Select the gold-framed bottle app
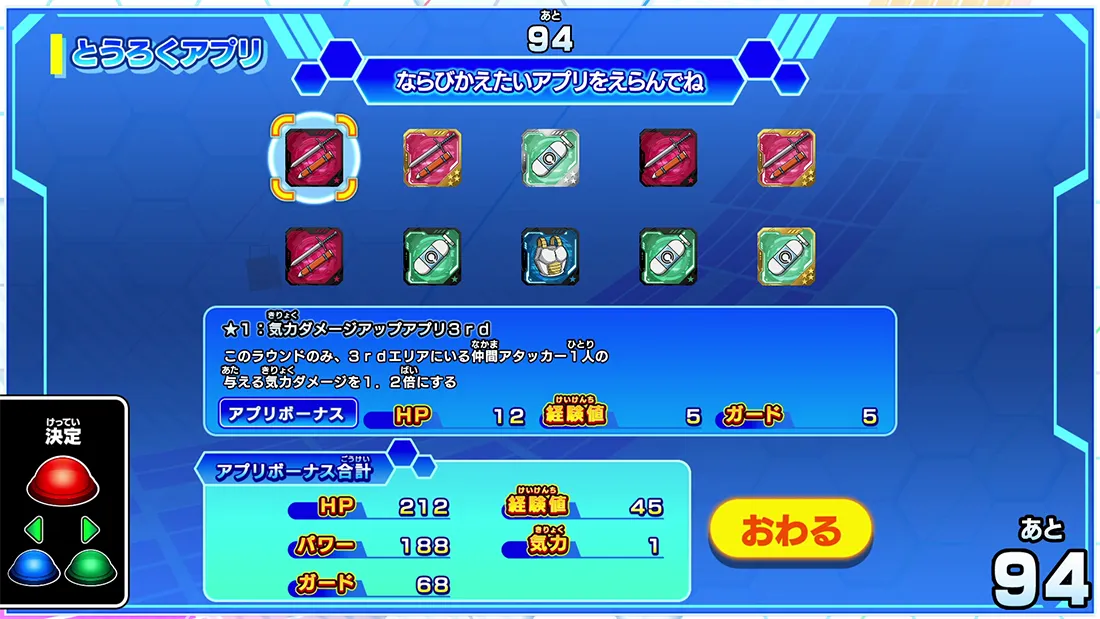The width and height of the screenshot is (1100, 619). pyautogui.click(x=786, y=257)
